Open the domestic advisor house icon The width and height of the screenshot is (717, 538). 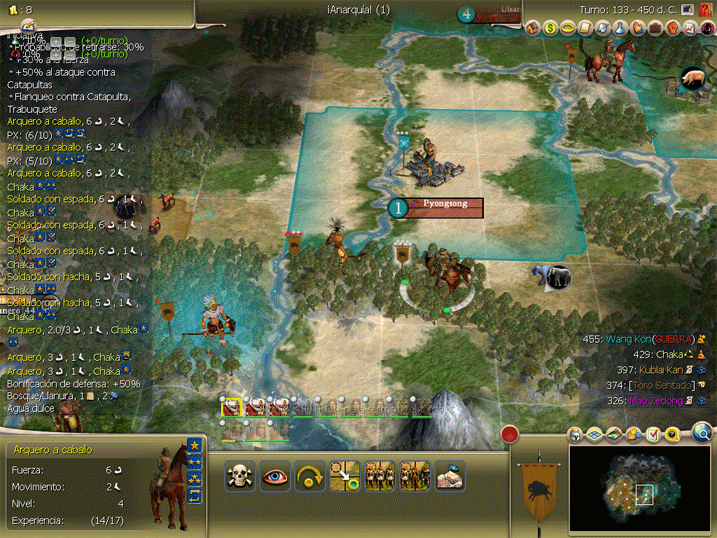click(533, 28)
